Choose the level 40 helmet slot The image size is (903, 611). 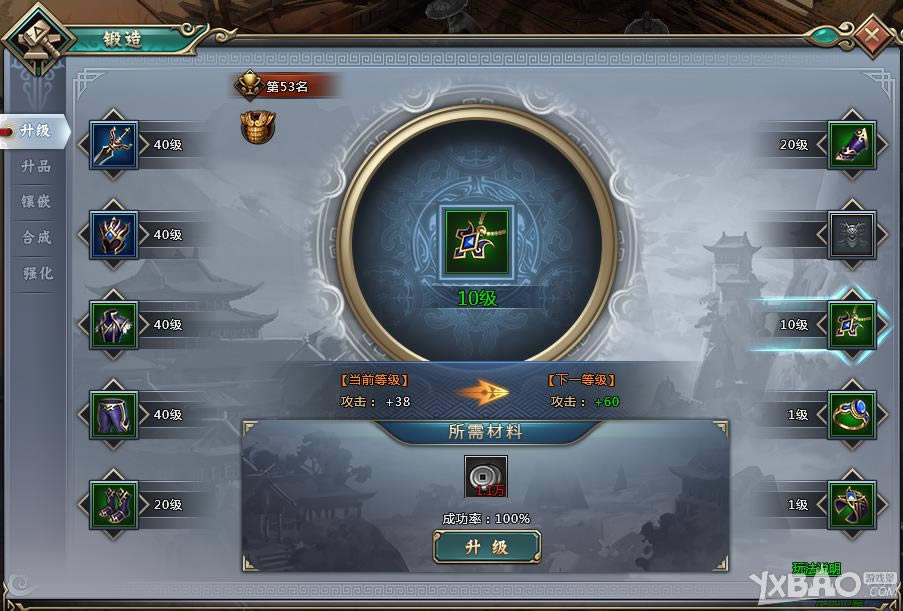point(114,235)
